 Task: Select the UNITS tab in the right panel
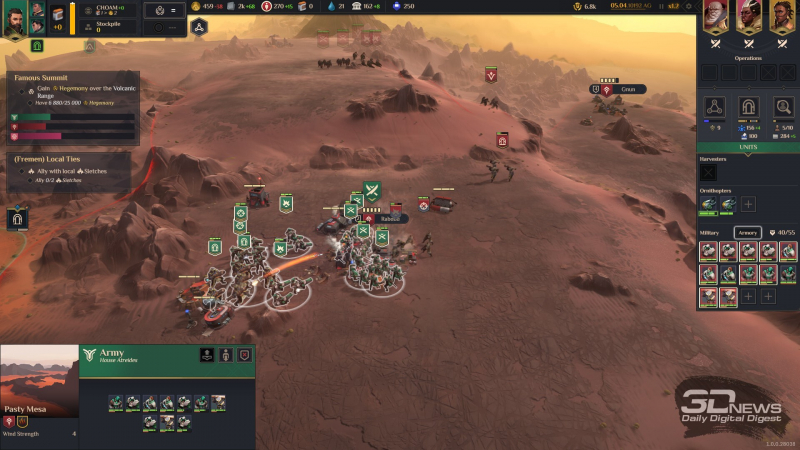[x=748, y=147]
